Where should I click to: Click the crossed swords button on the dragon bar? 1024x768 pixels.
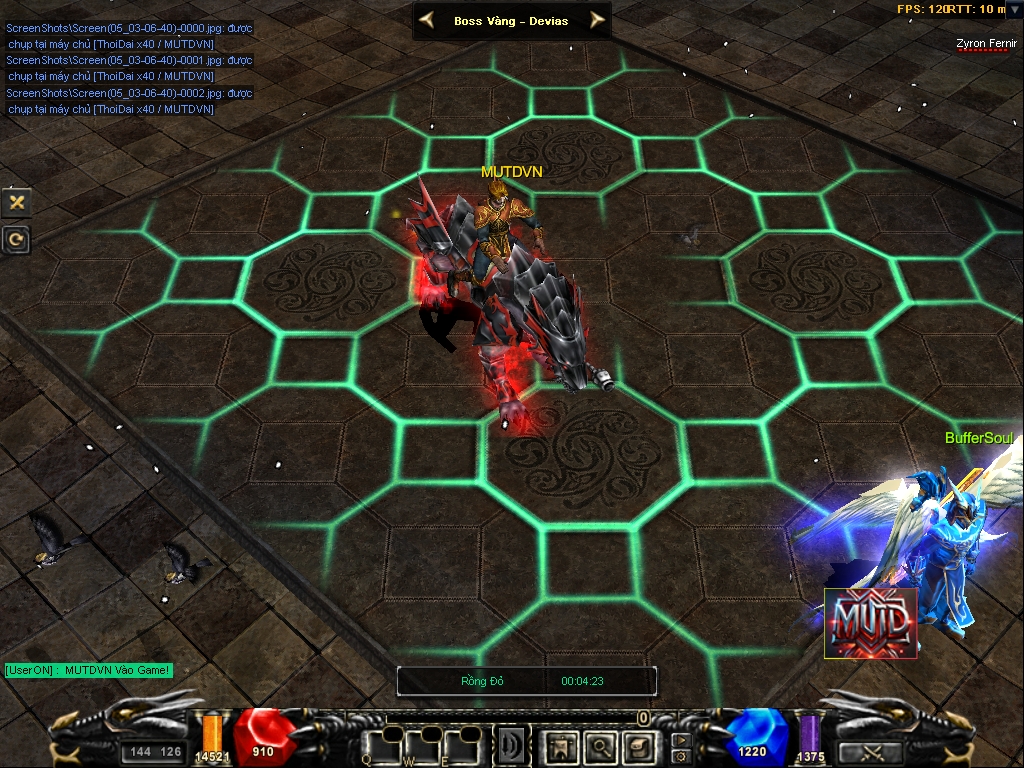point(872,751)
